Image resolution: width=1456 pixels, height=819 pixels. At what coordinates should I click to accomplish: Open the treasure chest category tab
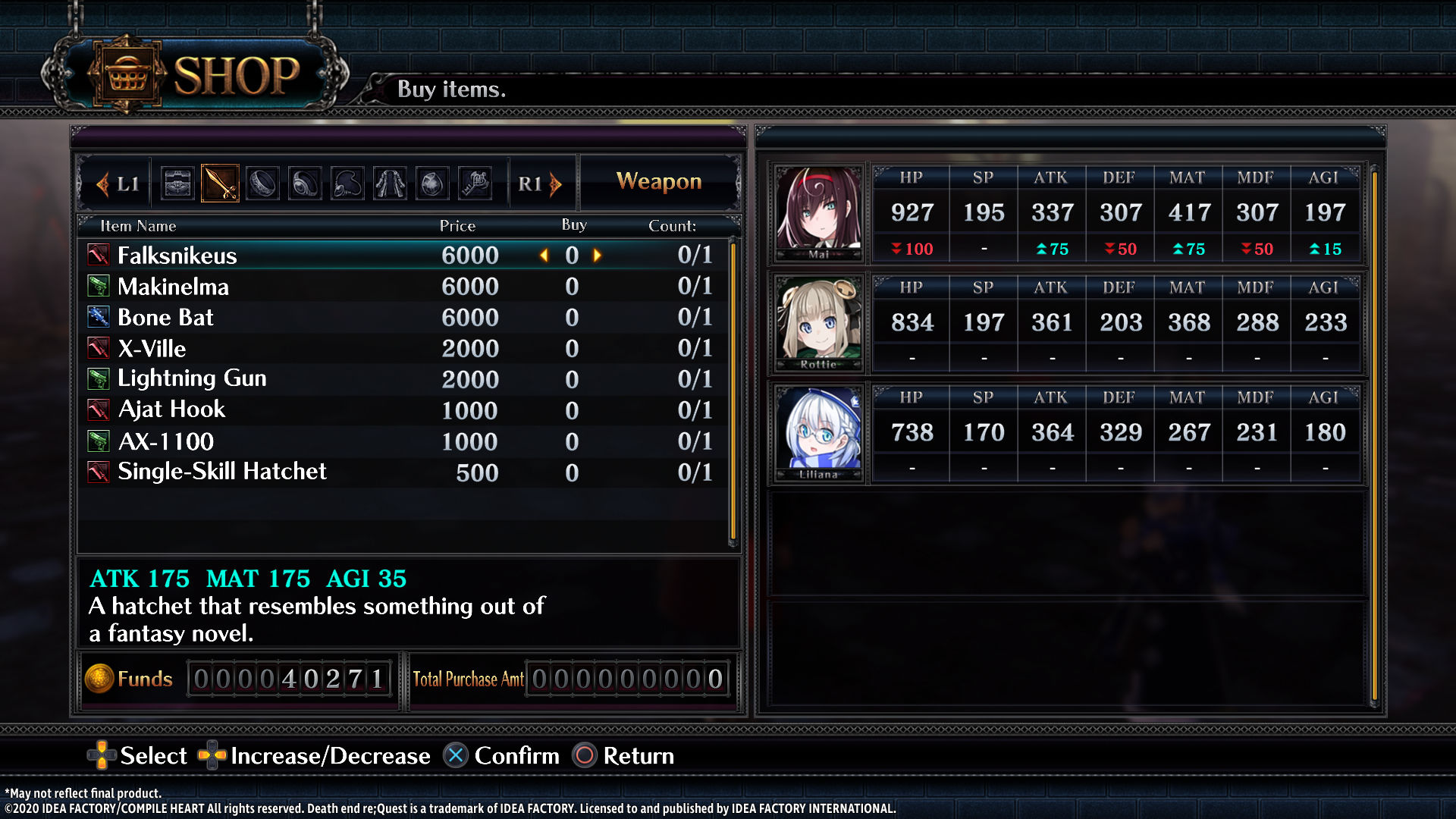[x=178, y=184]
